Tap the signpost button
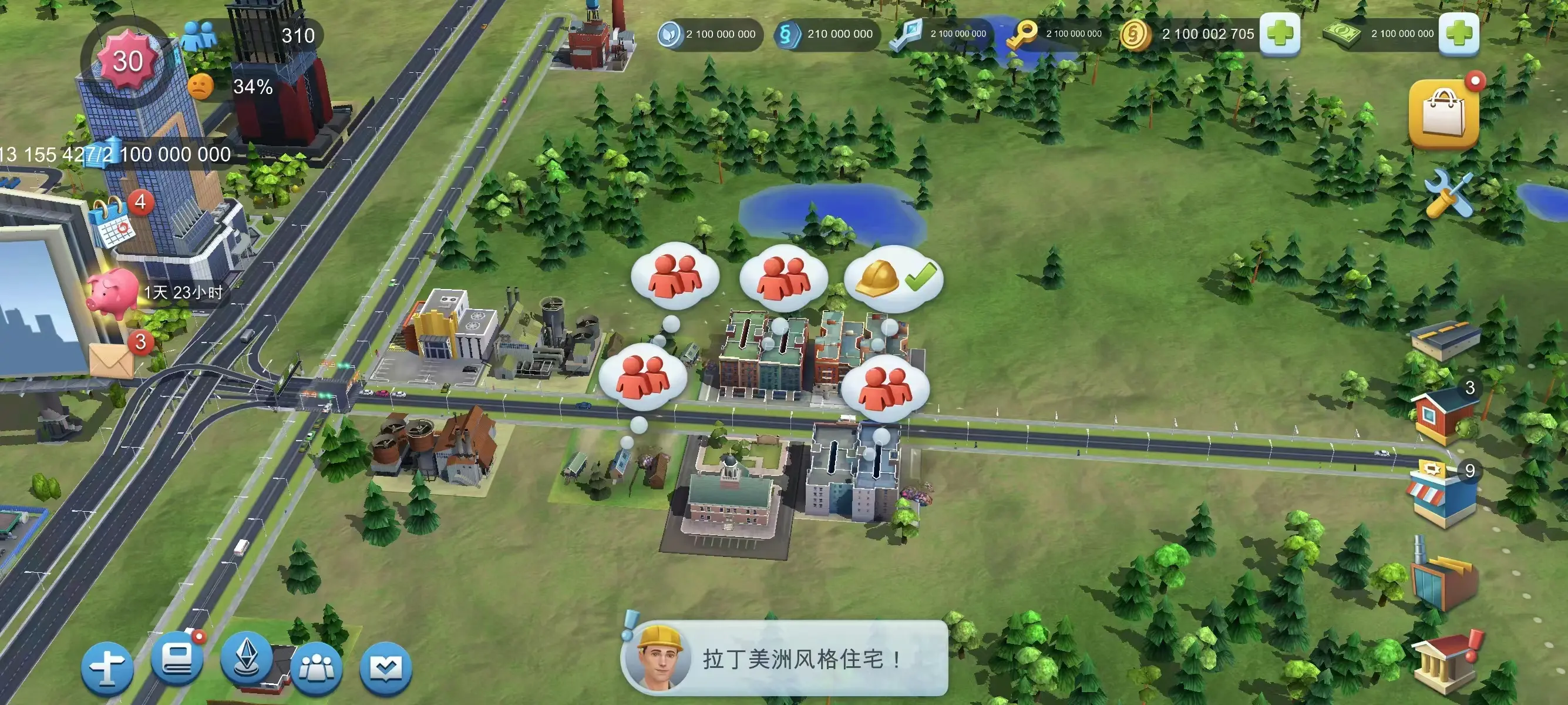Image resolution: width=1568 pixels, height=705 pixels. coord(107,668)
